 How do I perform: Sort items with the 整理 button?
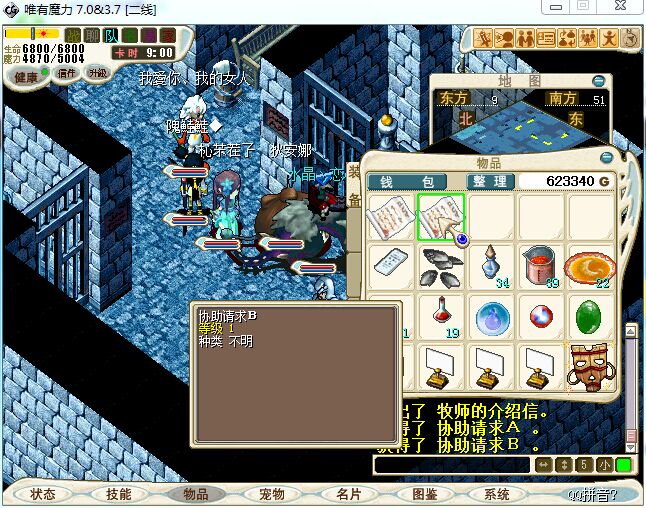coord(490,181)
